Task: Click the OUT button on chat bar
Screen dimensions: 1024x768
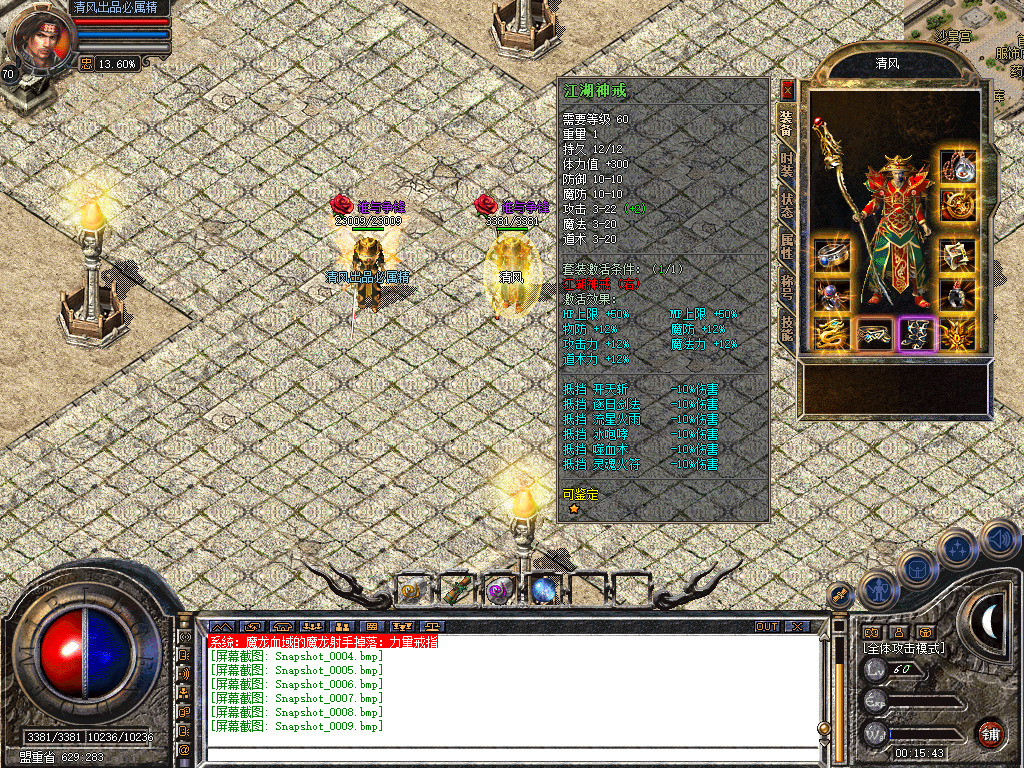Action: 766,627
